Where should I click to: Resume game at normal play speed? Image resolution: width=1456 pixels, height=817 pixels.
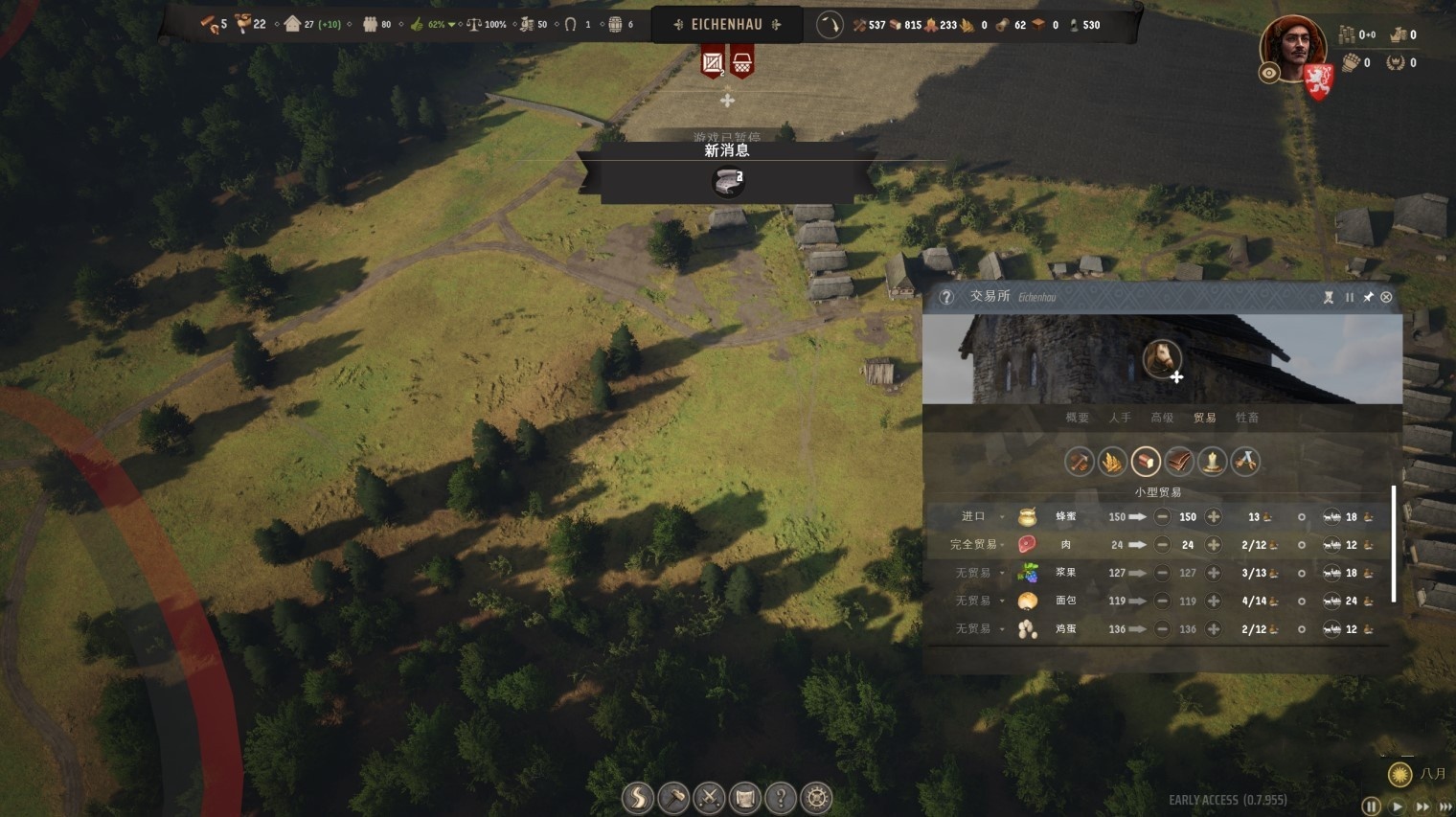point(1398,806)
